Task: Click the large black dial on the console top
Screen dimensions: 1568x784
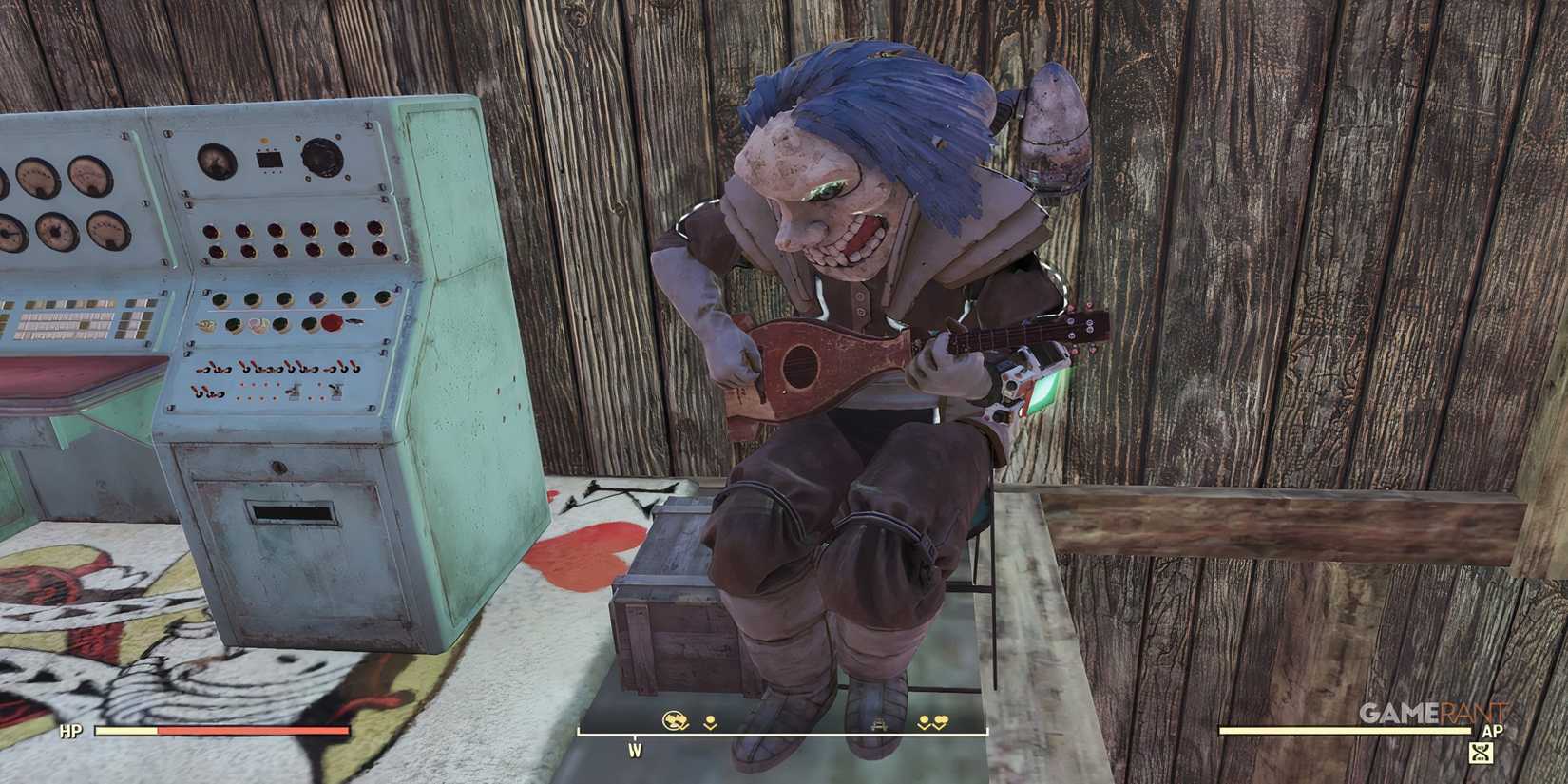Action: pos(322,161)
